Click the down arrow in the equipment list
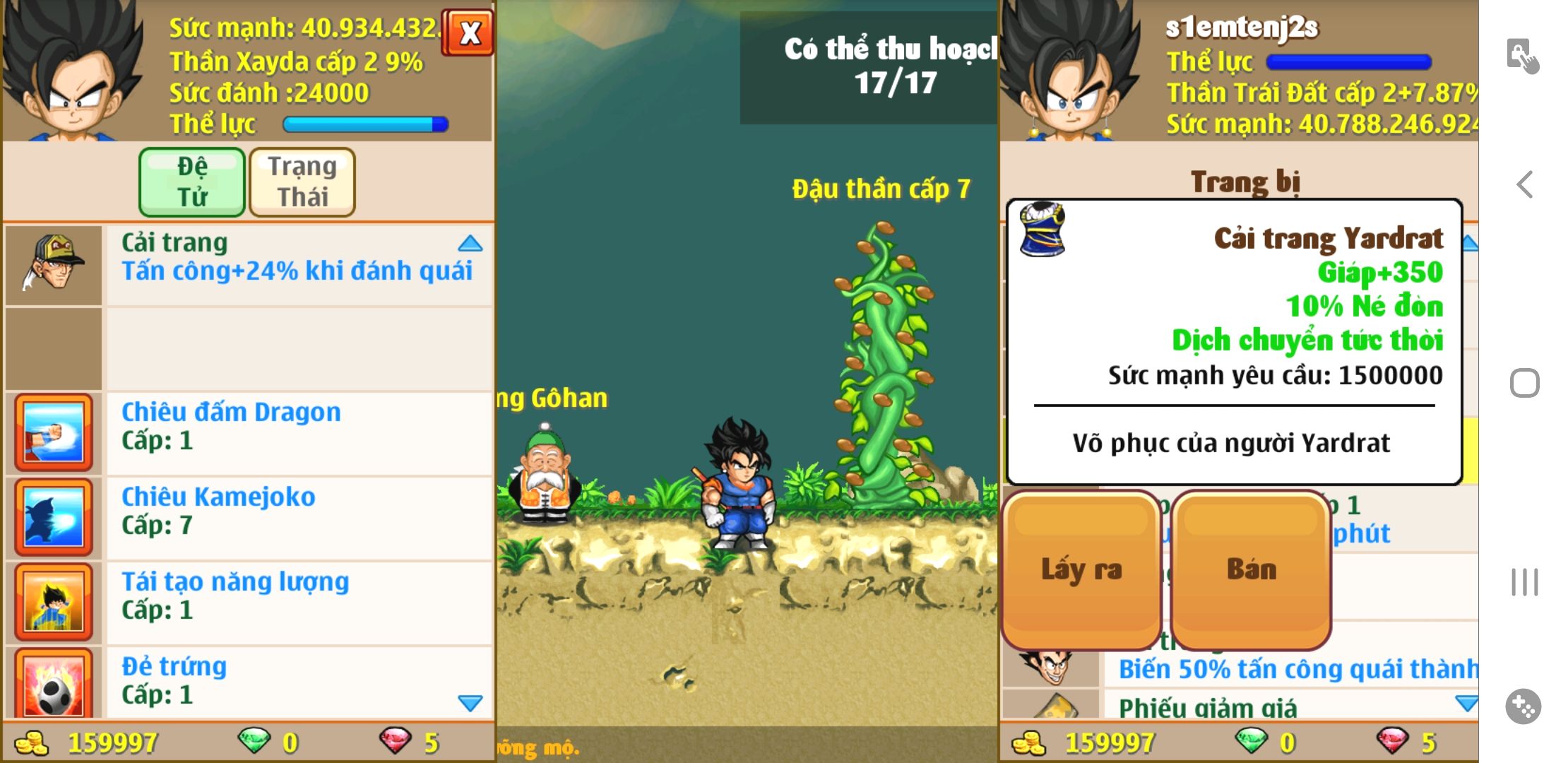The width and height of the screenshot is (1568, 763). coord(1467,703)
